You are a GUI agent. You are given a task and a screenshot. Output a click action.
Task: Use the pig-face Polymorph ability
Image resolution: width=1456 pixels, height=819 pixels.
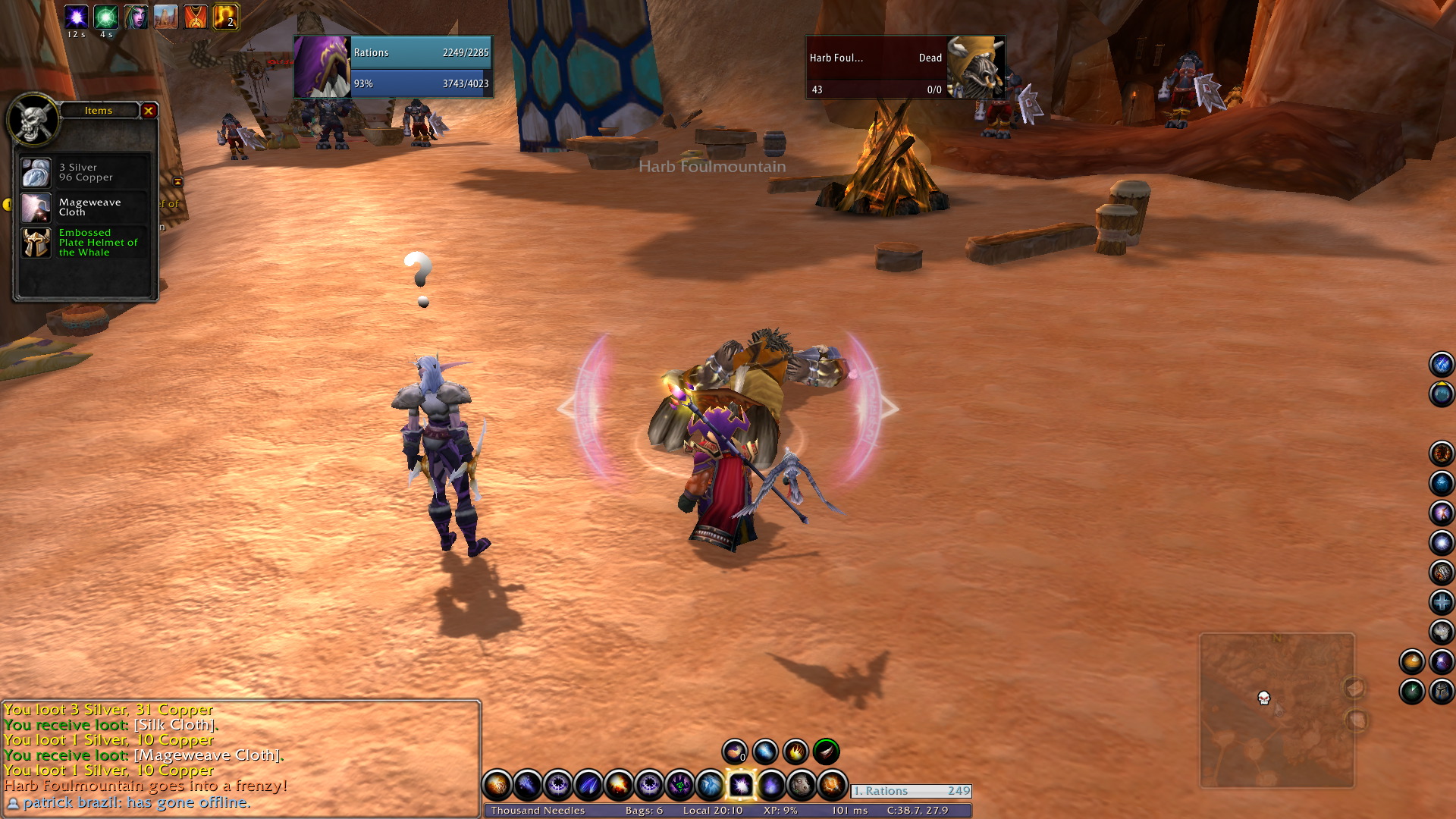coord(801,786)
